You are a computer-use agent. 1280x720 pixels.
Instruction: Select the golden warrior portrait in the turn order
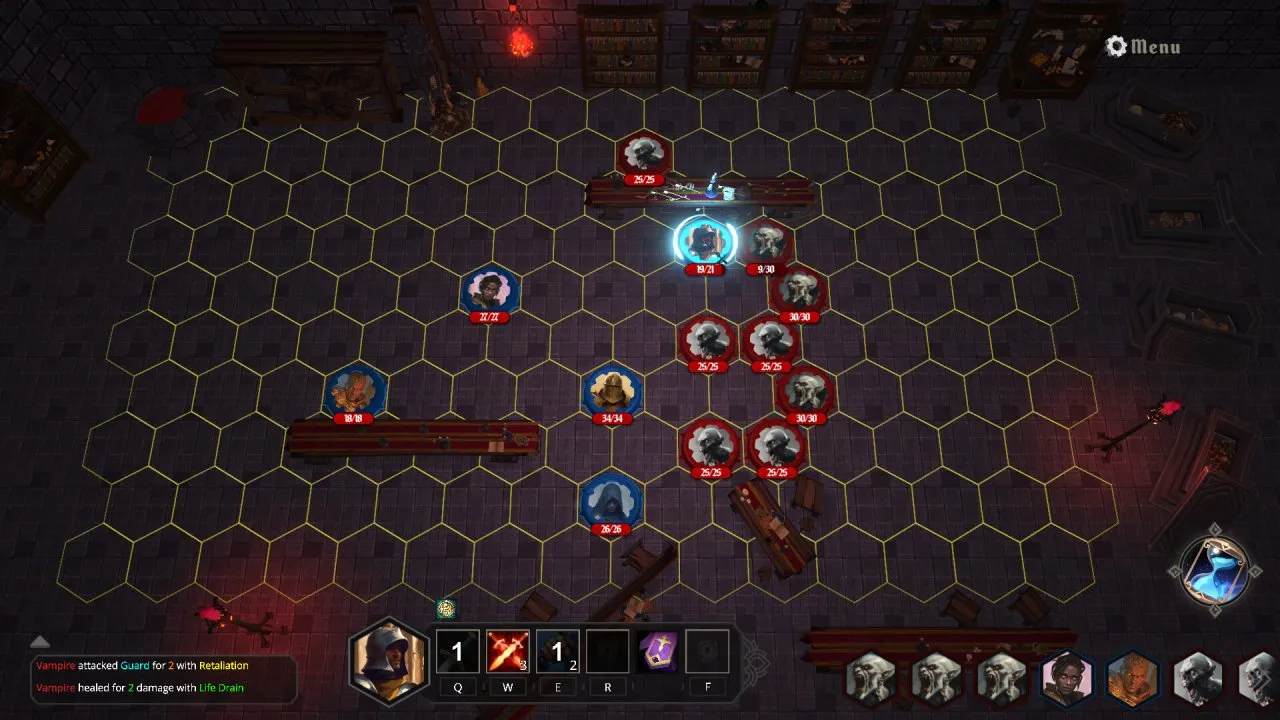[1132, 679]
